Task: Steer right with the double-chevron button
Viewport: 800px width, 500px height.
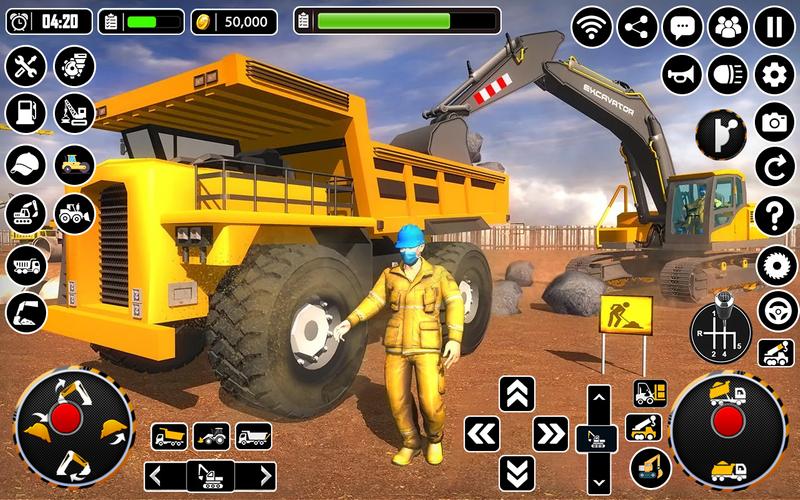Action: (x=550, y=433)
